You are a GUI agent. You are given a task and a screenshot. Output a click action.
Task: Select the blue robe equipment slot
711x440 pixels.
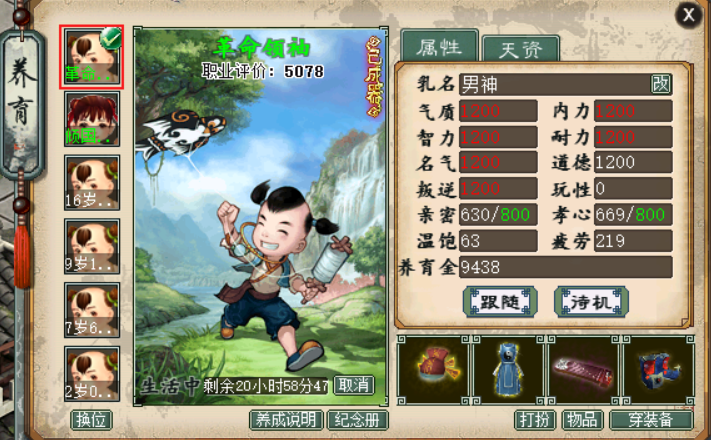pyautogui.click(x=507, y=370)
